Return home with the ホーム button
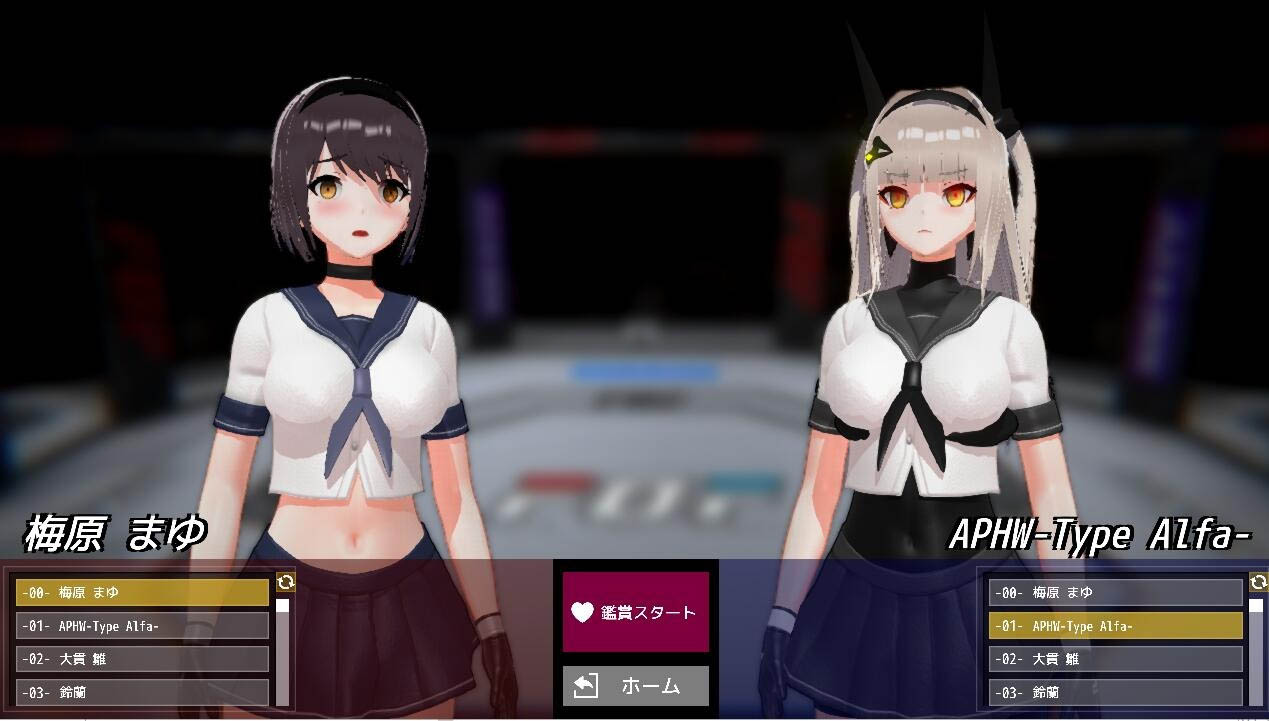 click(635, 686)
